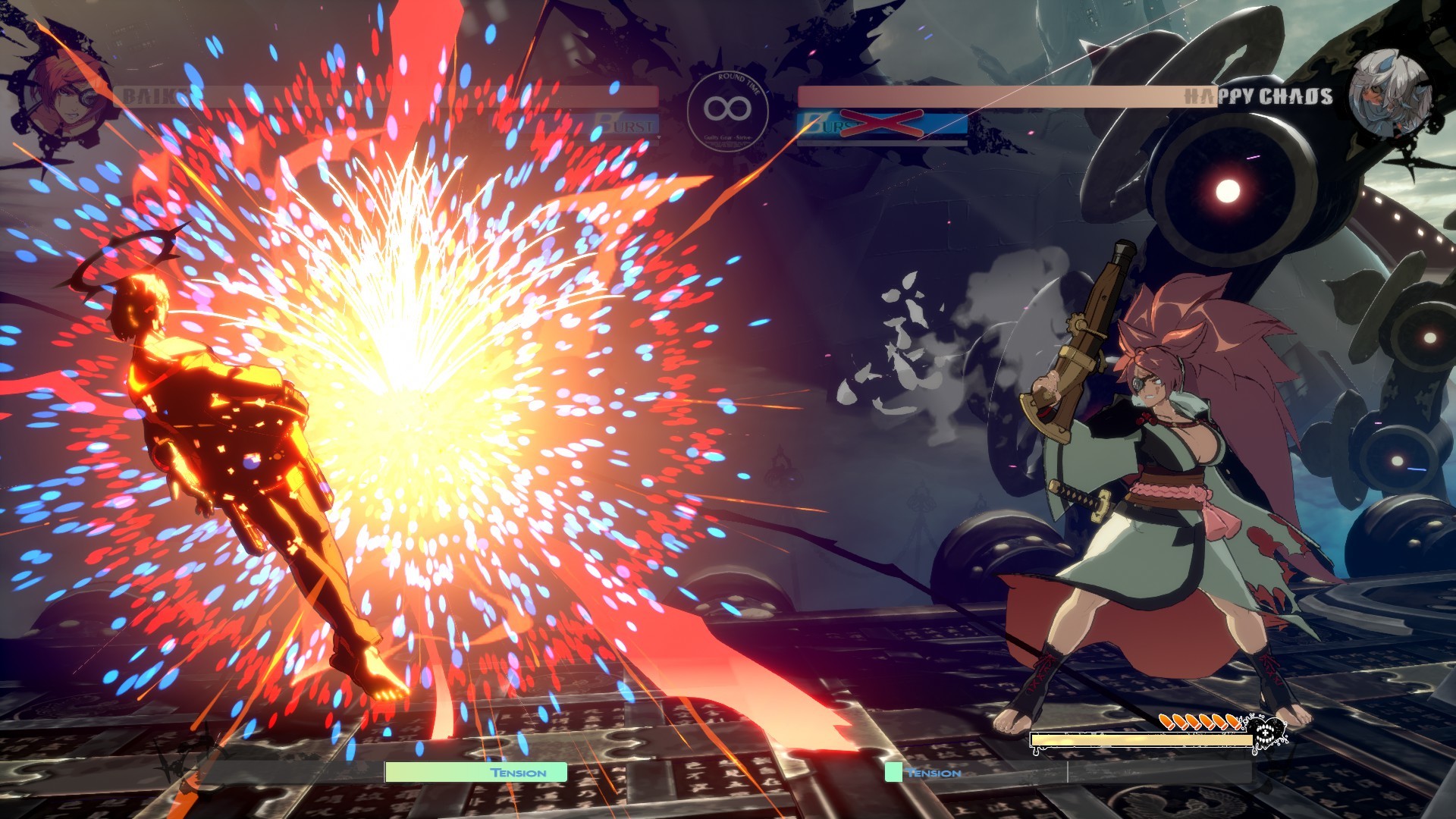This screenshot has height=819, width=1456.
Task: Click the Guilty Gear -Strive- text under Round Time
Action: coord(727,136)
